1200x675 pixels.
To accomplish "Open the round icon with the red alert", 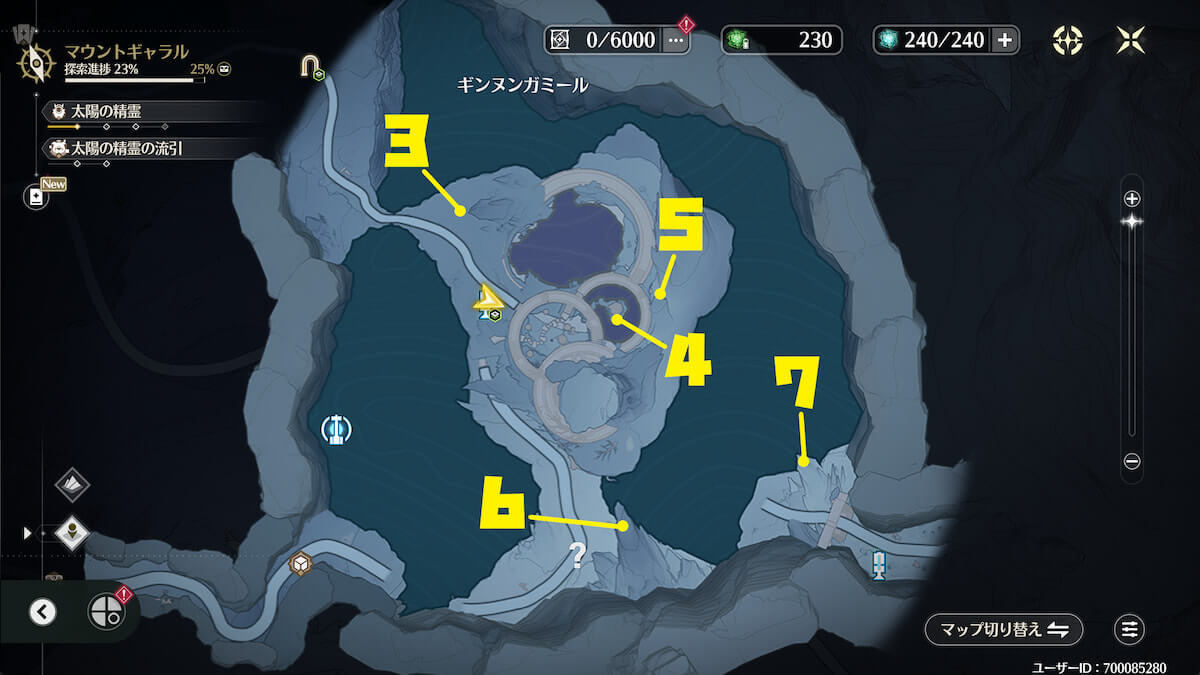I will 105,611.
